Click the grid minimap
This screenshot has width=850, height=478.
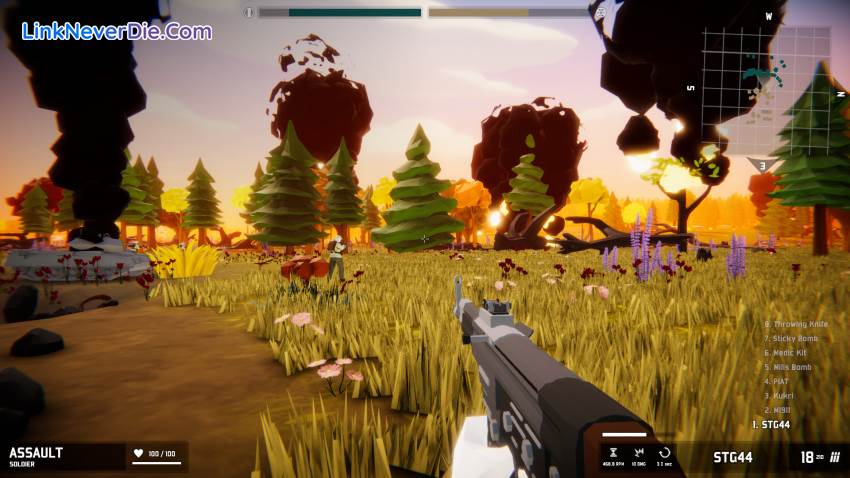pyautogui.click(x=765, y=90)
